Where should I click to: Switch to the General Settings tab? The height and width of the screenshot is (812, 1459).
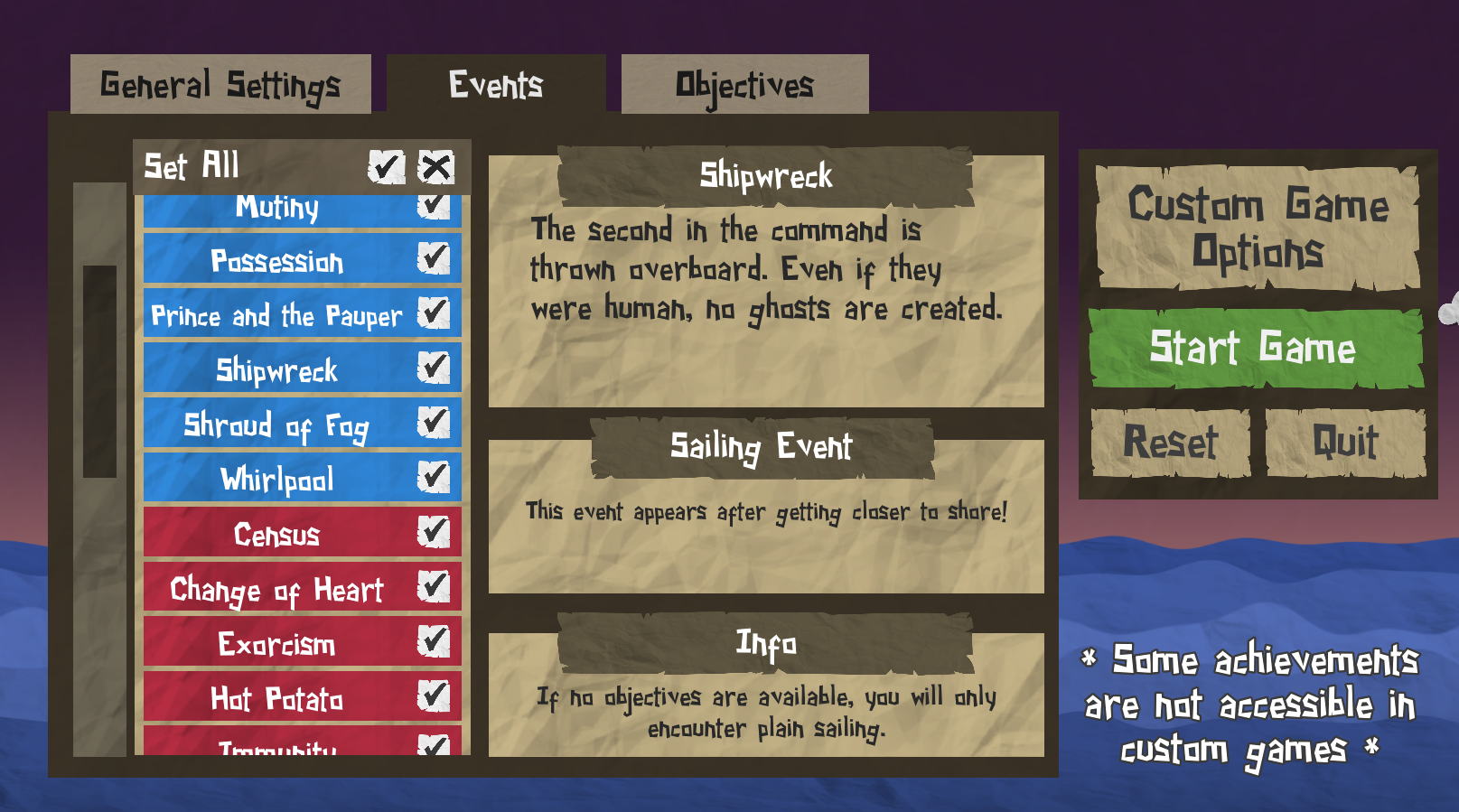coord(220,83)
